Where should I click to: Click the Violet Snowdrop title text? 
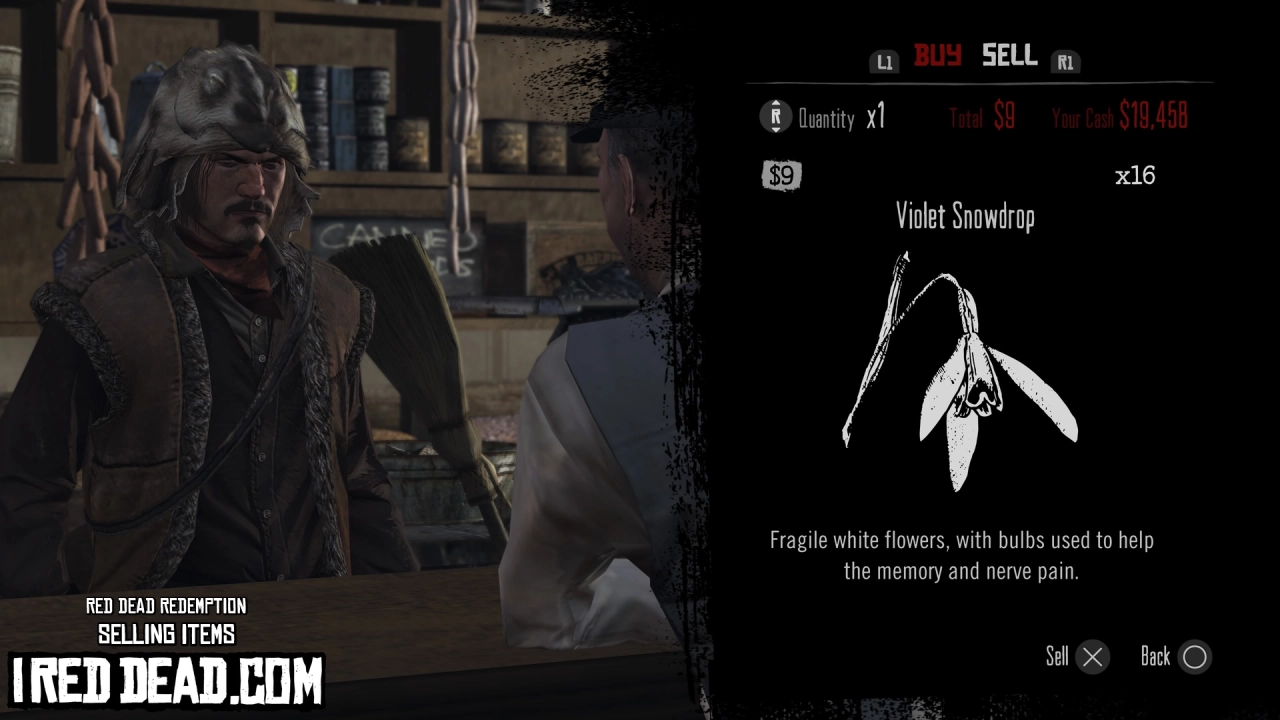pyautogui.click(x=964, y=216)
